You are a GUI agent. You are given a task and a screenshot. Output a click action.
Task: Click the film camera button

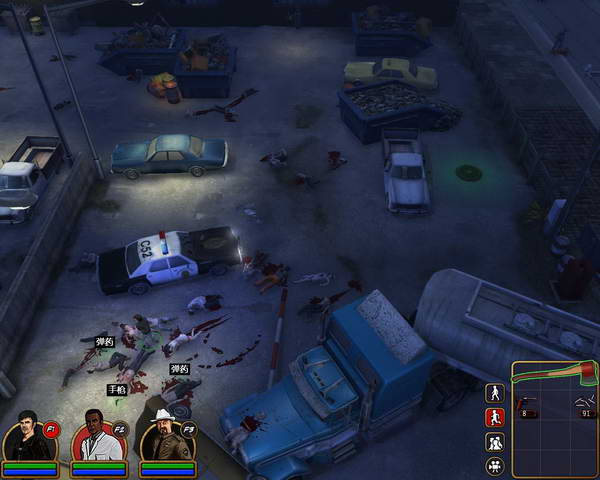494,466
